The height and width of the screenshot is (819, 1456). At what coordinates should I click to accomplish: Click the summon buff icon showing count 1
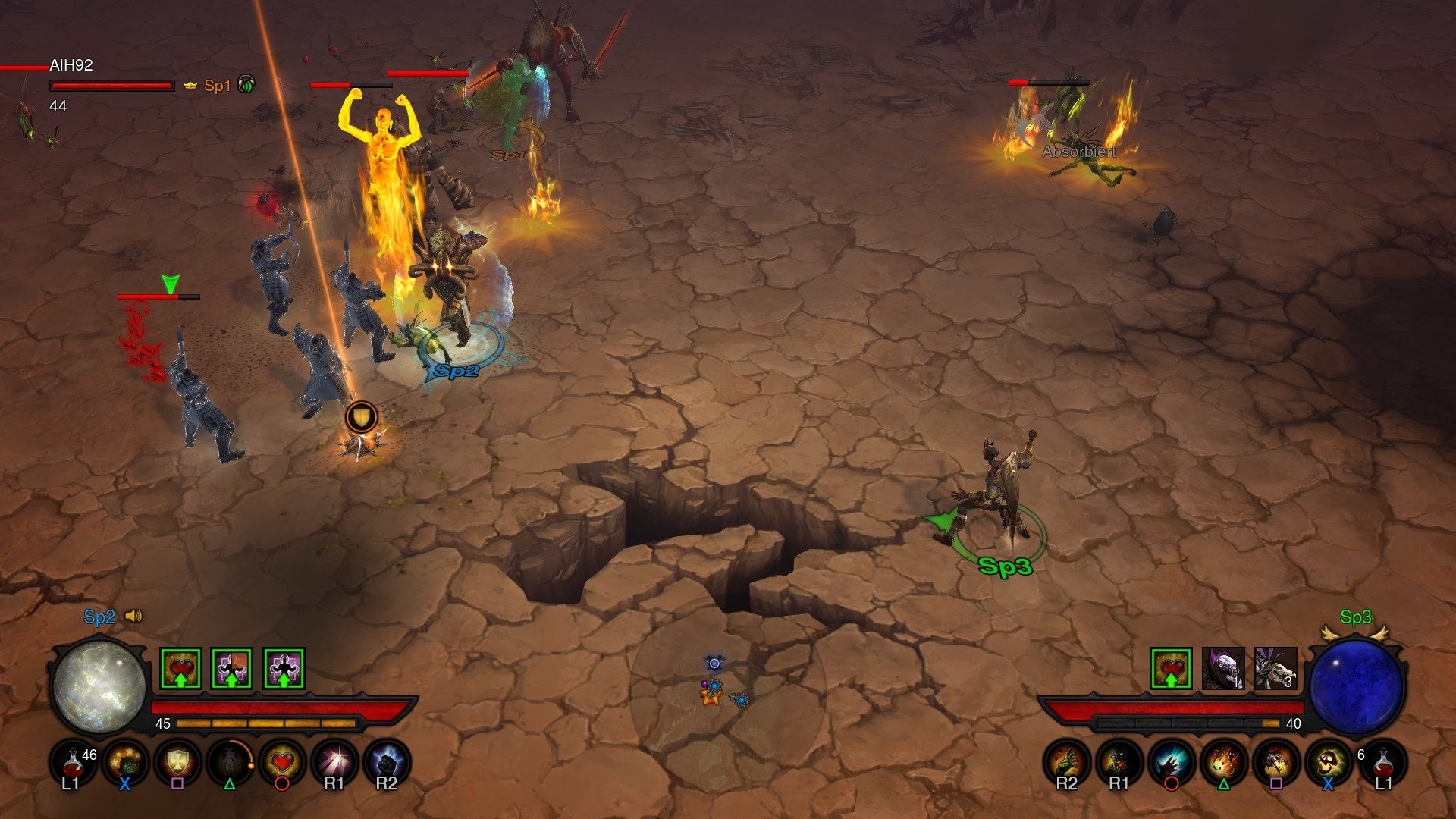1223,667
